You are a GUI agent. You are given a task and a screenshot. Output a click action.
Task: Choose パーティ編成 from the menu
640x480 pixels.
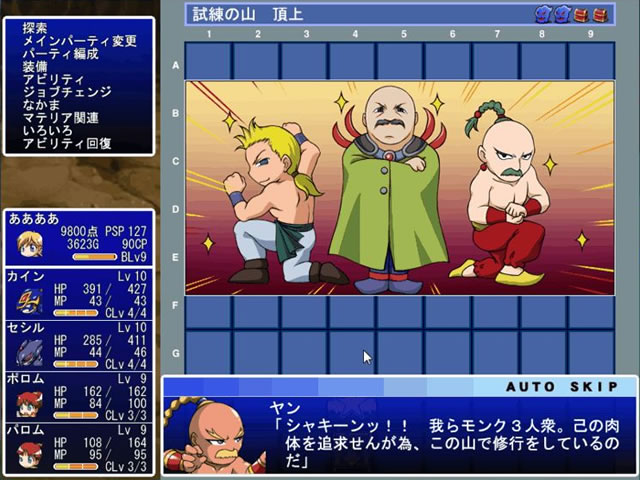[x=60, y=54]
